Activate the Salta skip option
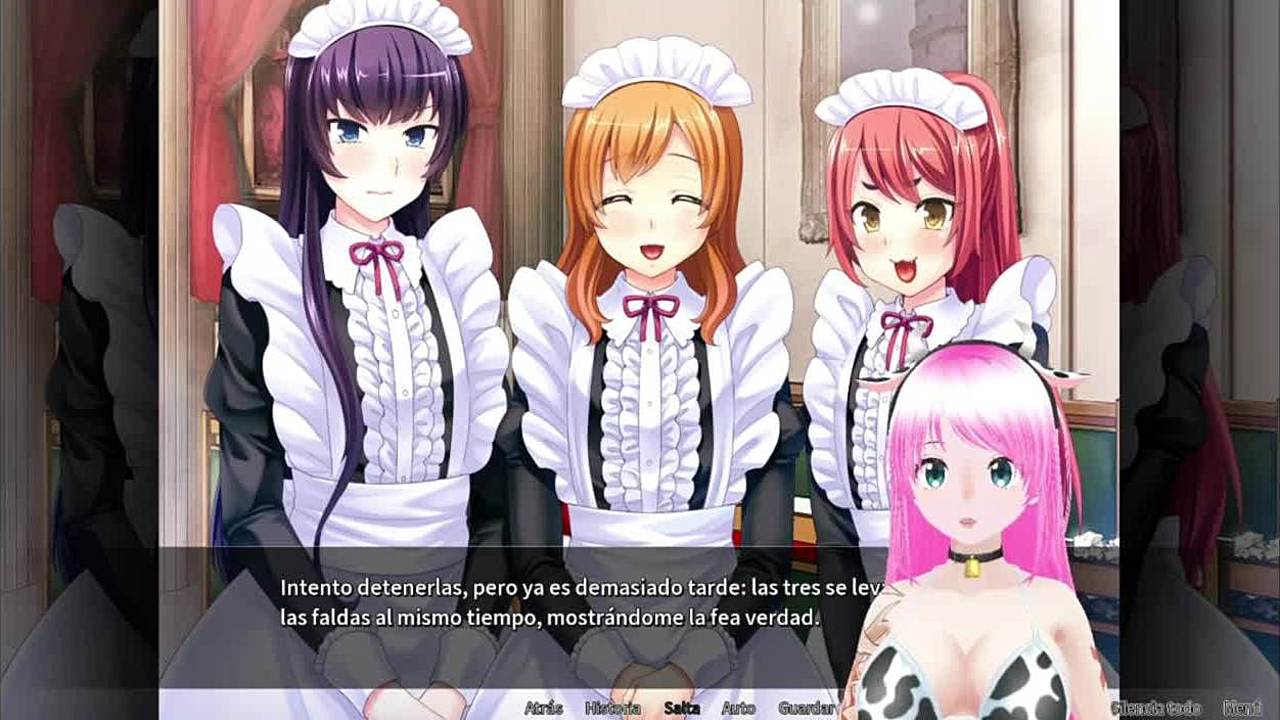The height and width of the screenshot is (720, 1280). click(681, 708)
